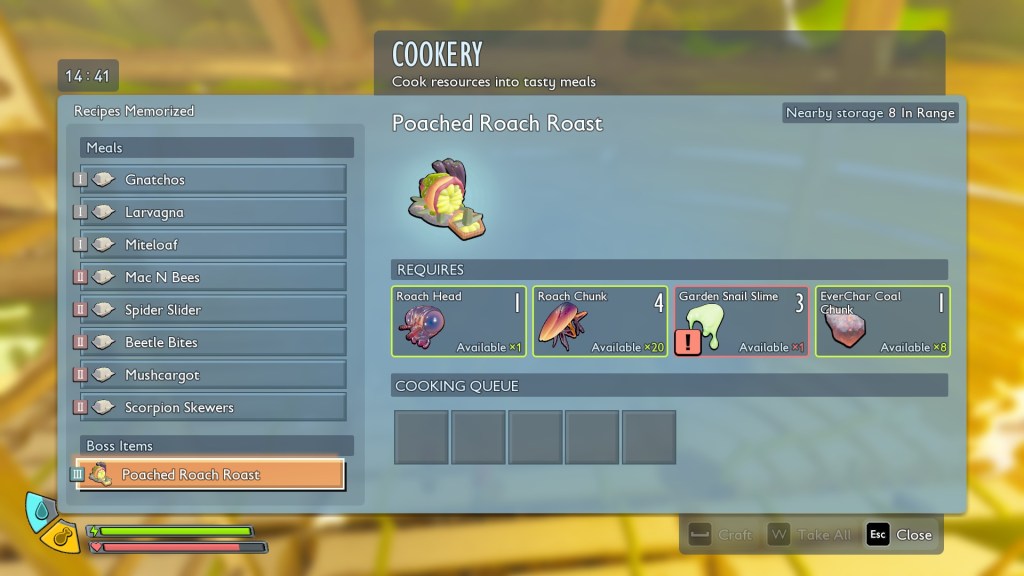This screenshot has height=576, width=1024.
Task: Click the Roach Head ingredient slot
Action: [459, 321]
